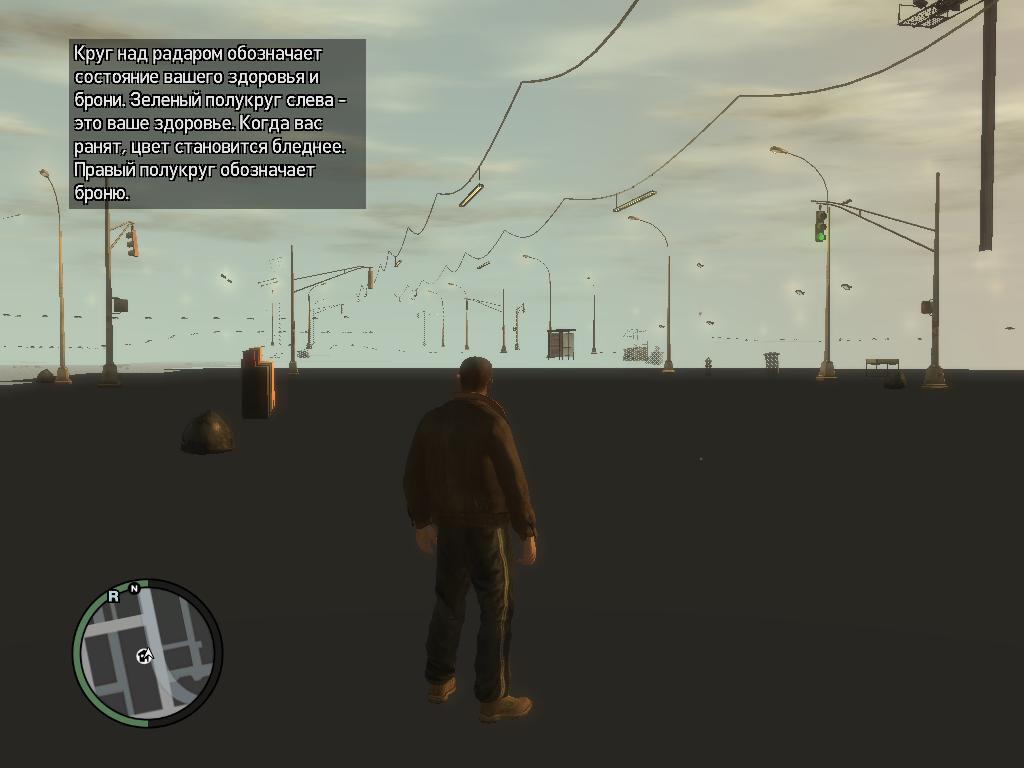Image resolution: width=1024 pixels, height=768 pixels.
Task: Click the N north marker on the radar
Action: click(134, 589)
